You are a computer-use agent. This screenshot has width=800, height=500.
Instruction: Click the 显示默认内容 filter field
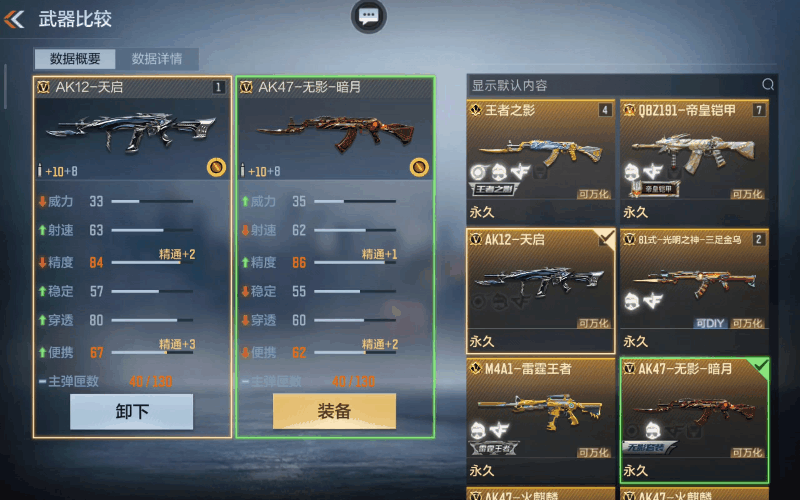point(610,85)
